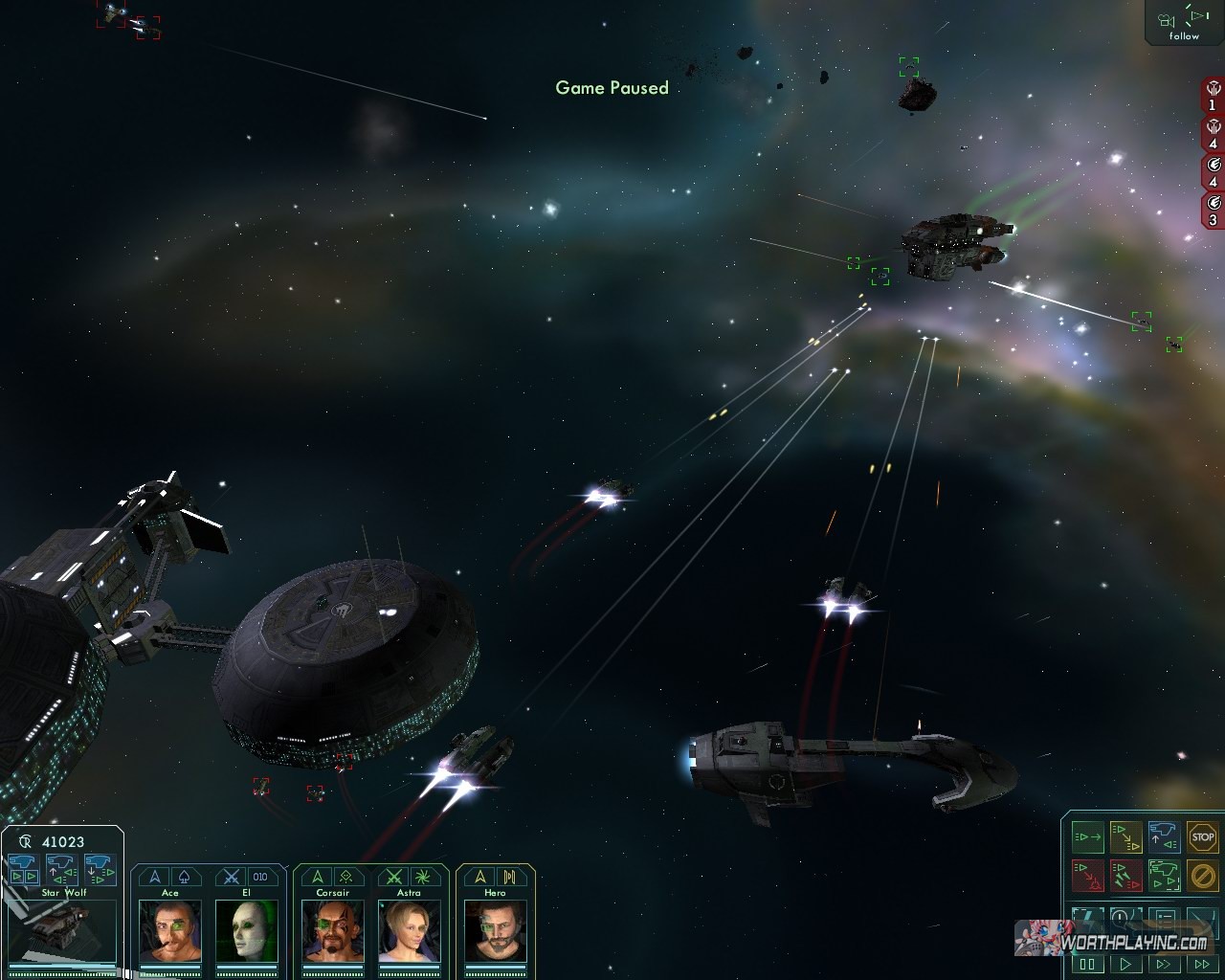Set the fastest double-arrow game speed
The image size is (1225, 980).
click(1201, 965)
